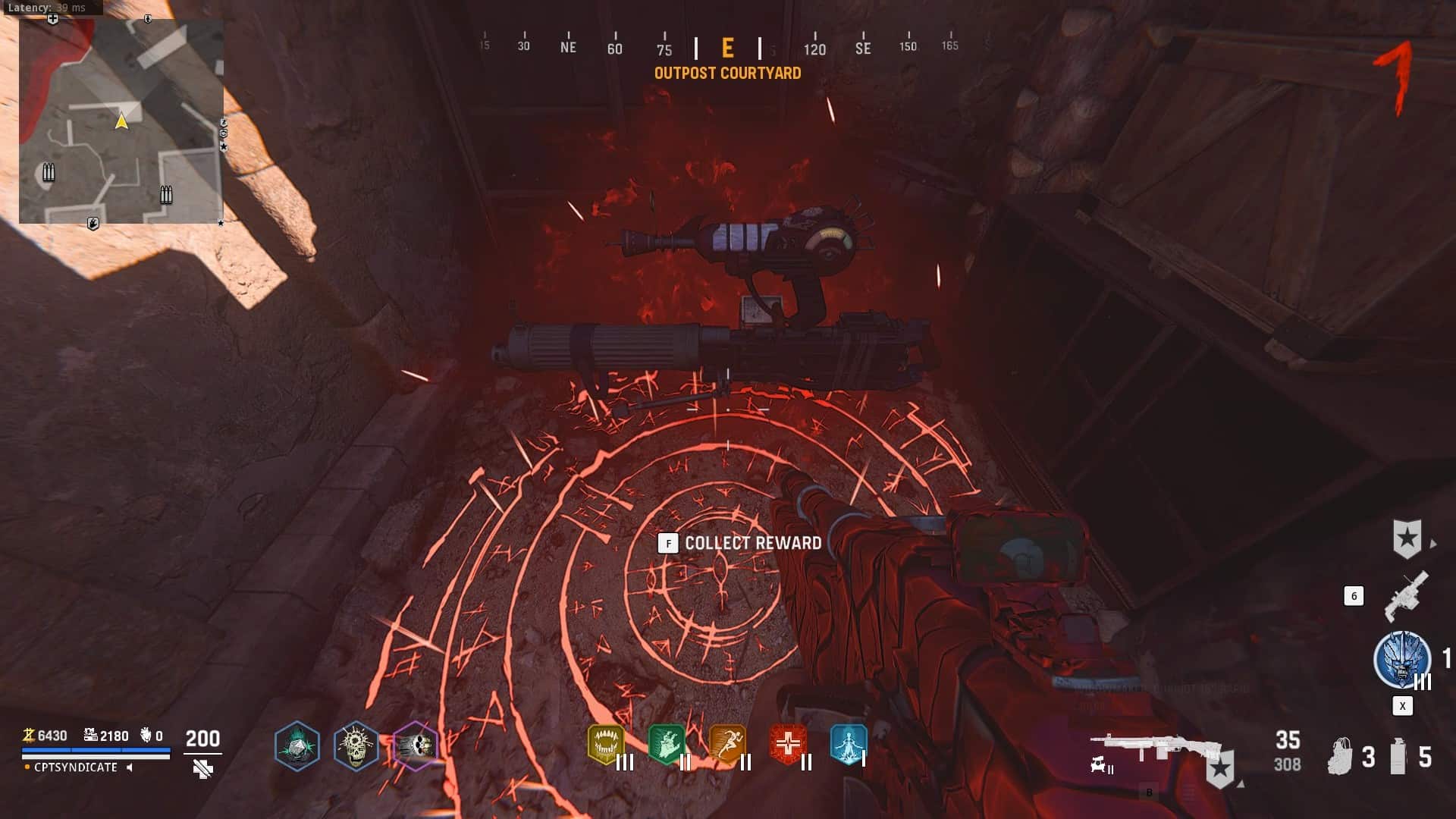The image size is (1456, 819).
Task: Select the red medical cross perk
Action: 788,744
